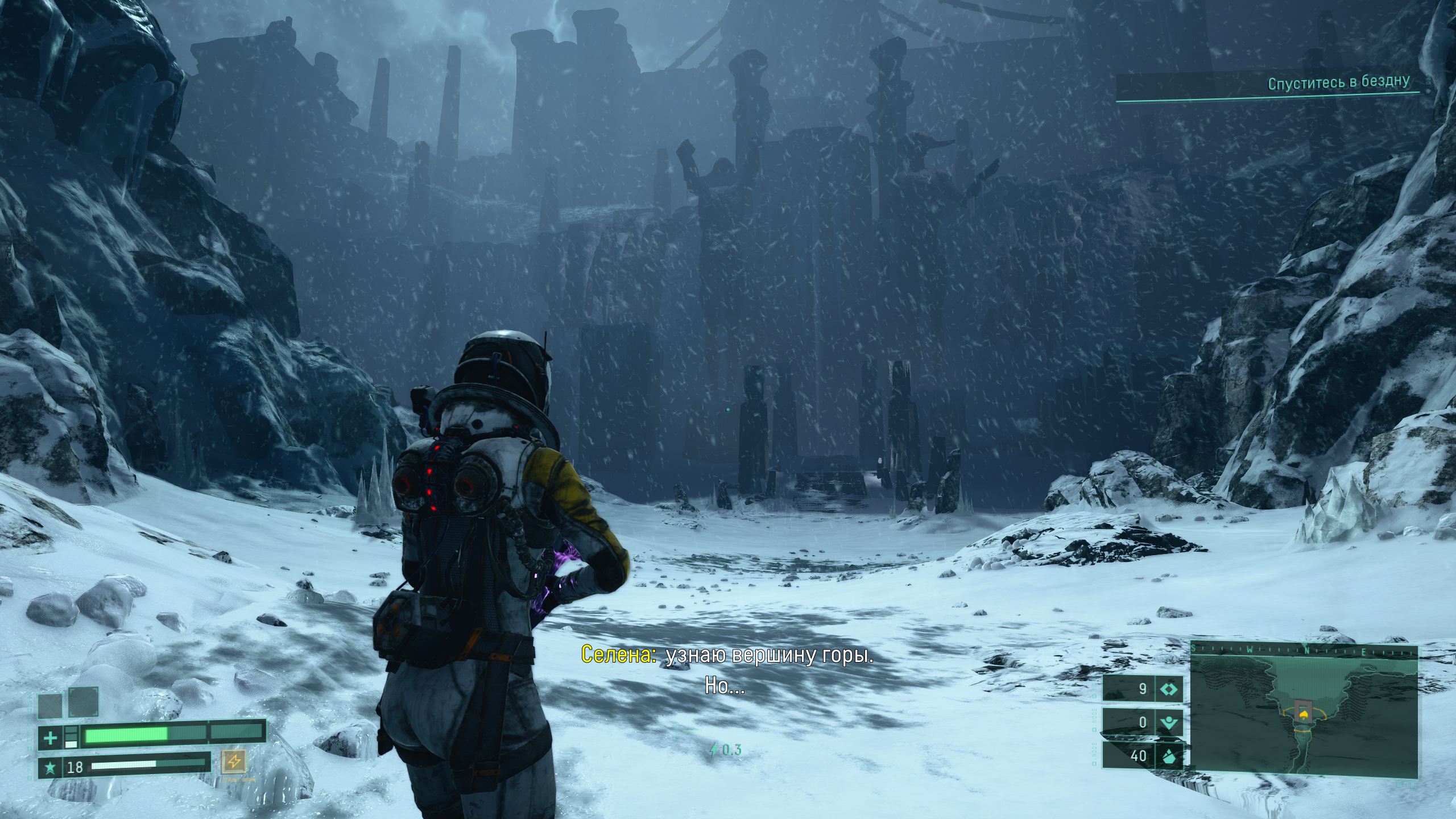The height and width of the screenshot is (819, 1456).
Task: Click the double-diamond resource icon beside 9
Action: pos(1169,689)
